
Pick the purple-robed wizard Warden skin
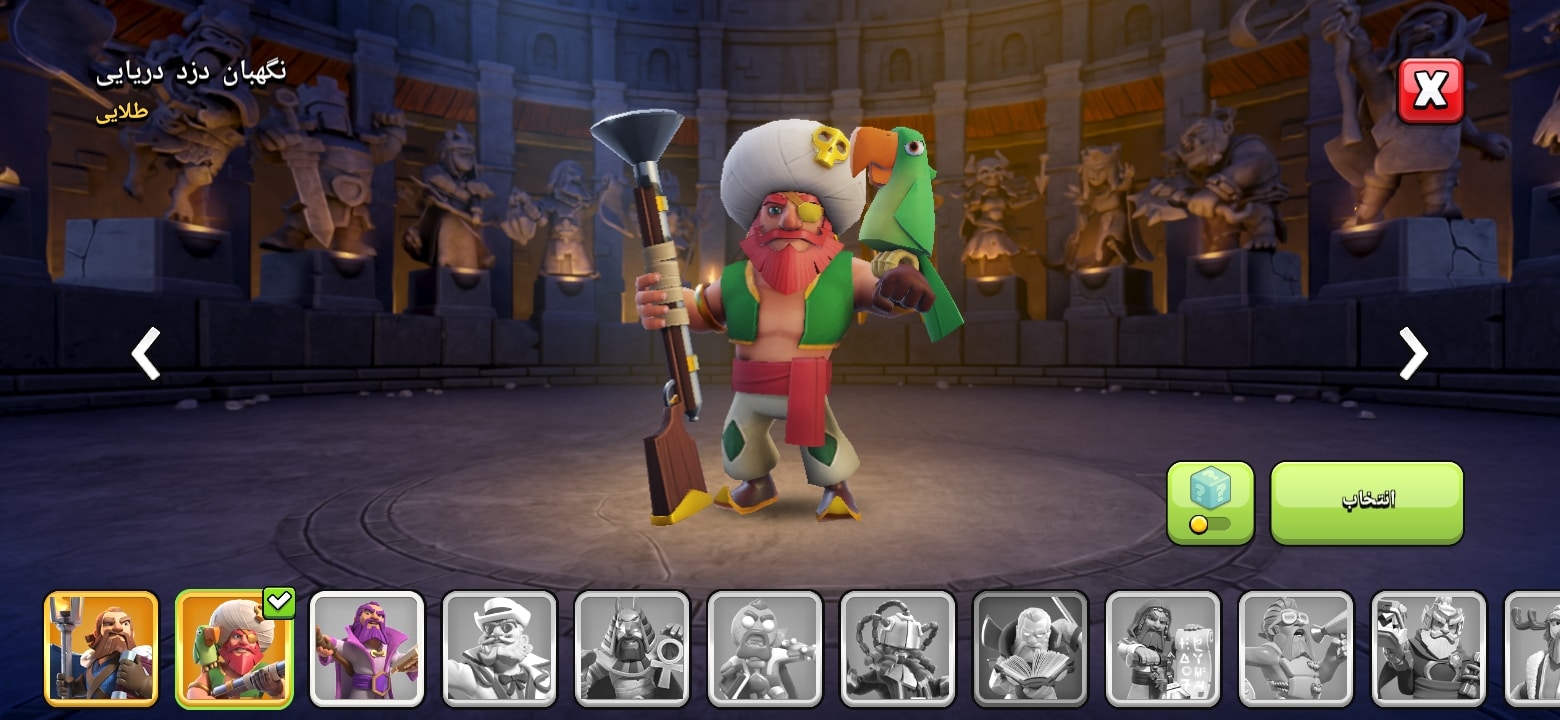point(367,648)
